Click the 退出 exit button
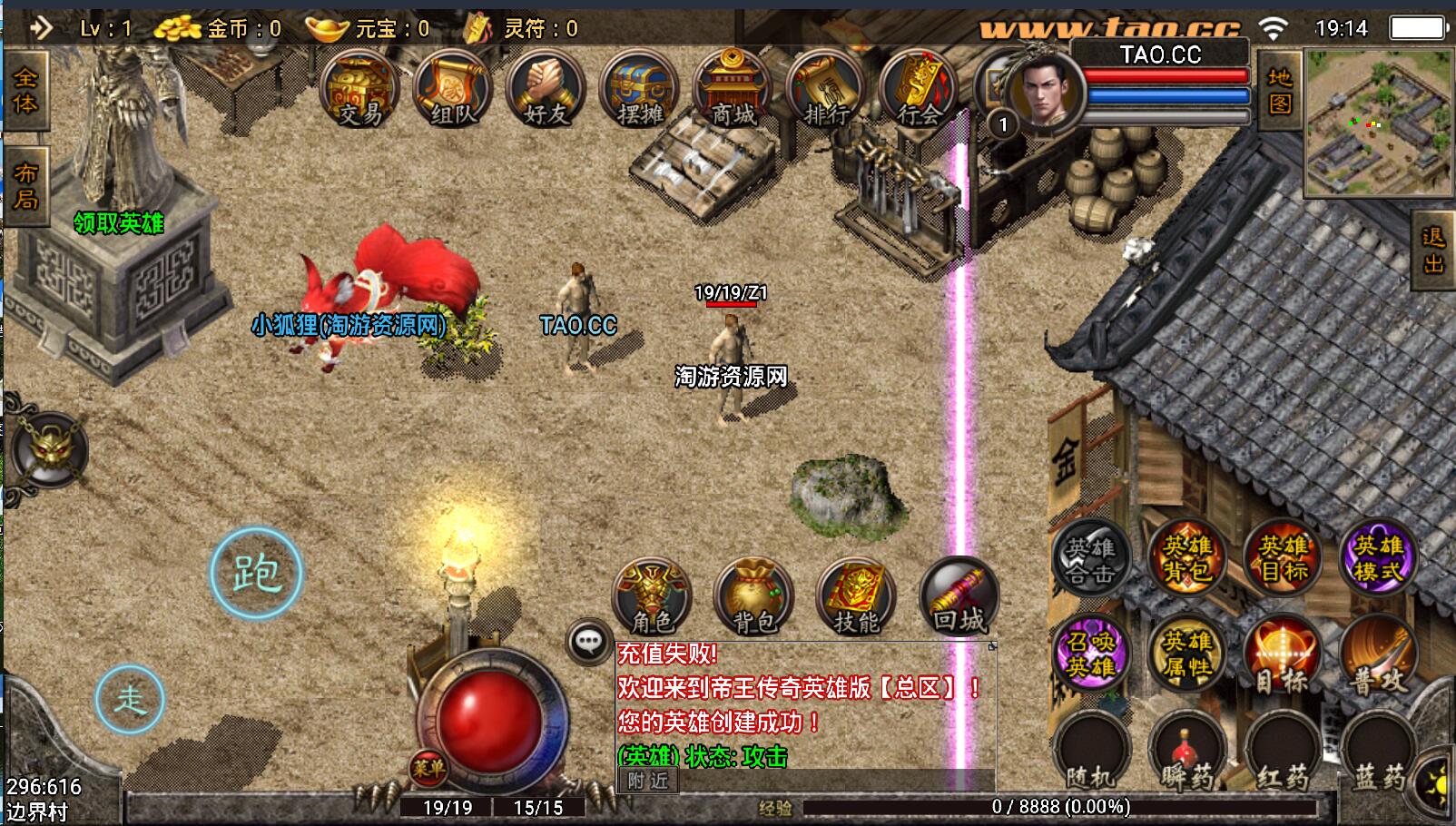 click(1433, 251)
